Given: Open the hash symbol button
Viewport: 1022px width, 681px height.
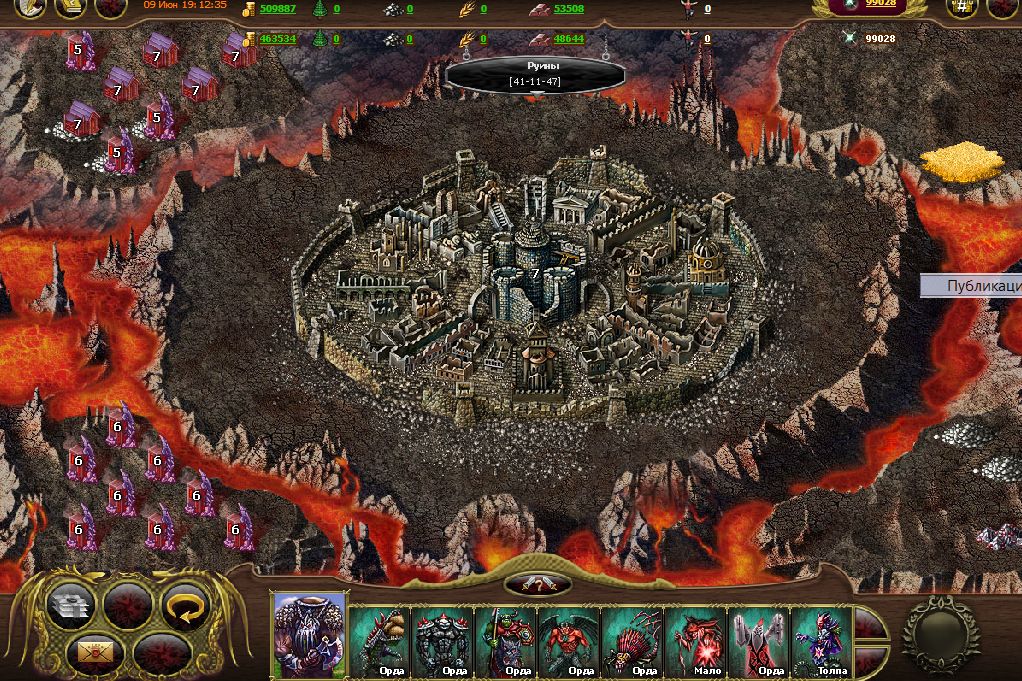Looking at the screenshot, I should [x=962, y=8].
